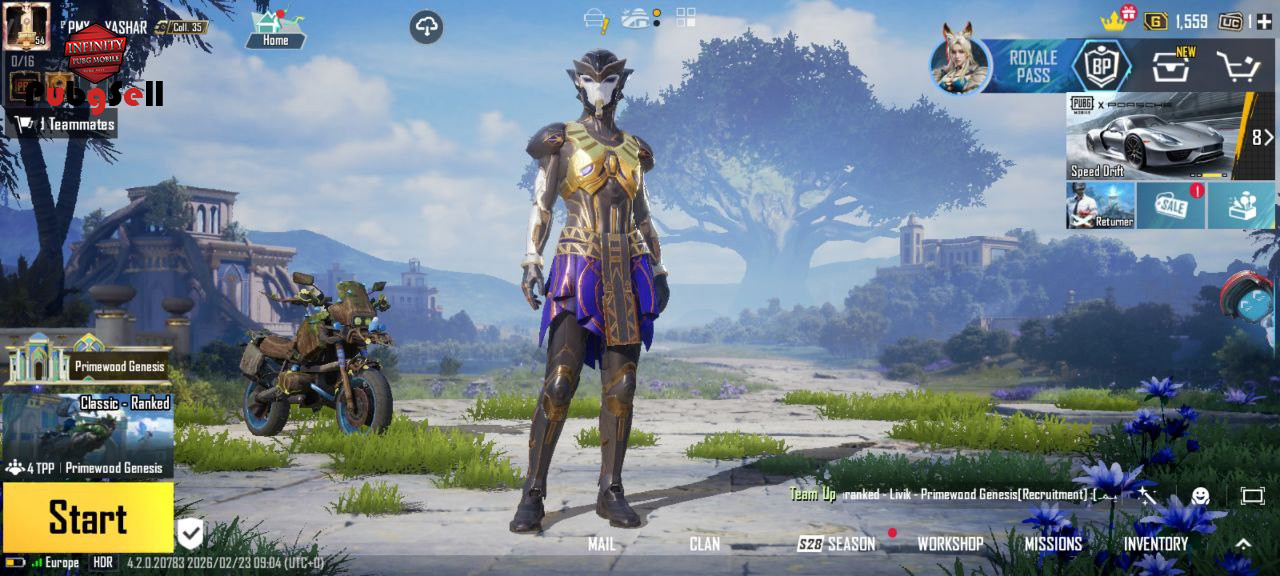Expand the bottom menu arrow
1280x576 pixels.
point(1243,544)
